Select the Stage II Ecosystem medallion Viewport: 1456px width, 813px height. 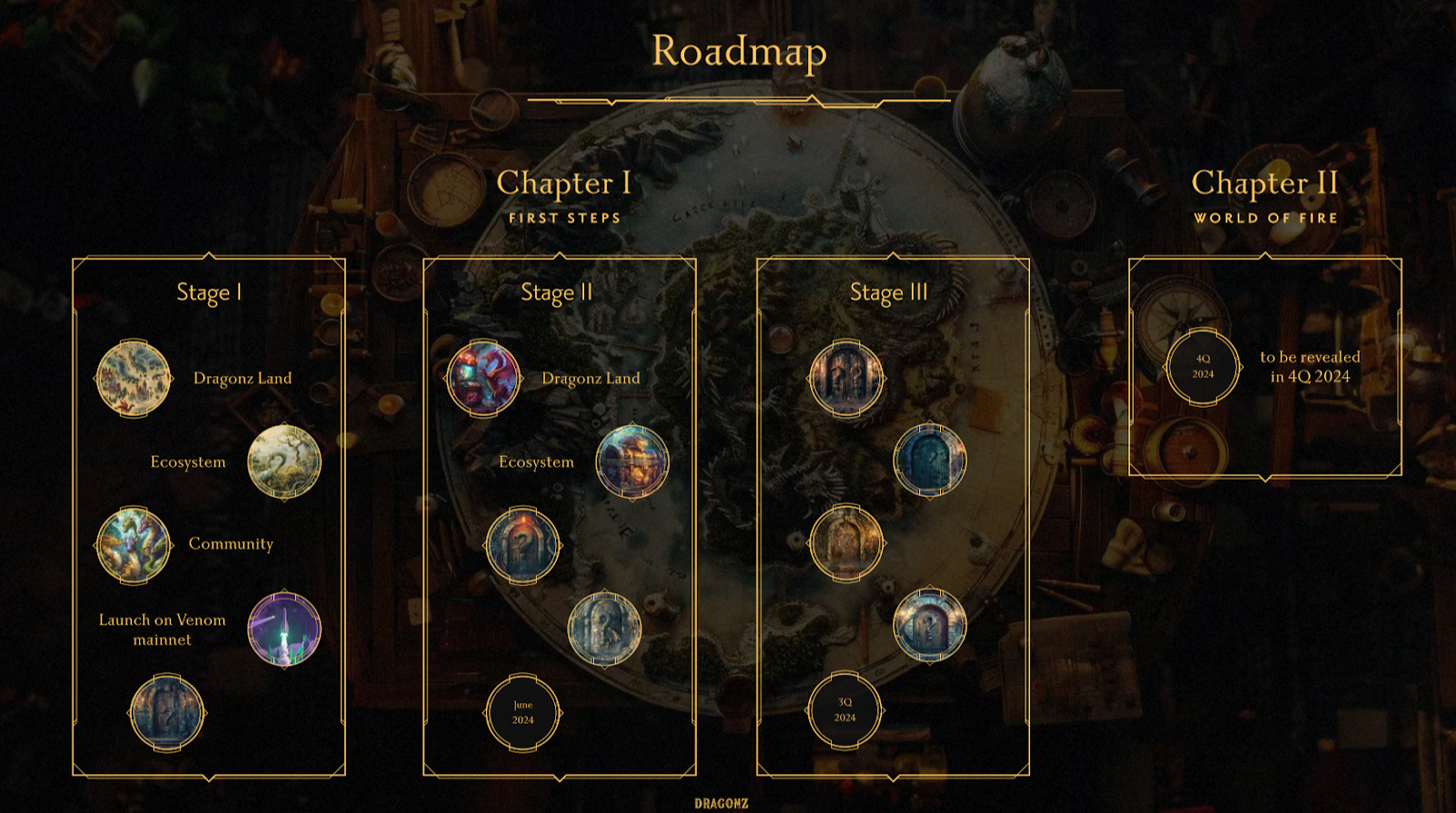click(x=632, y=462)
